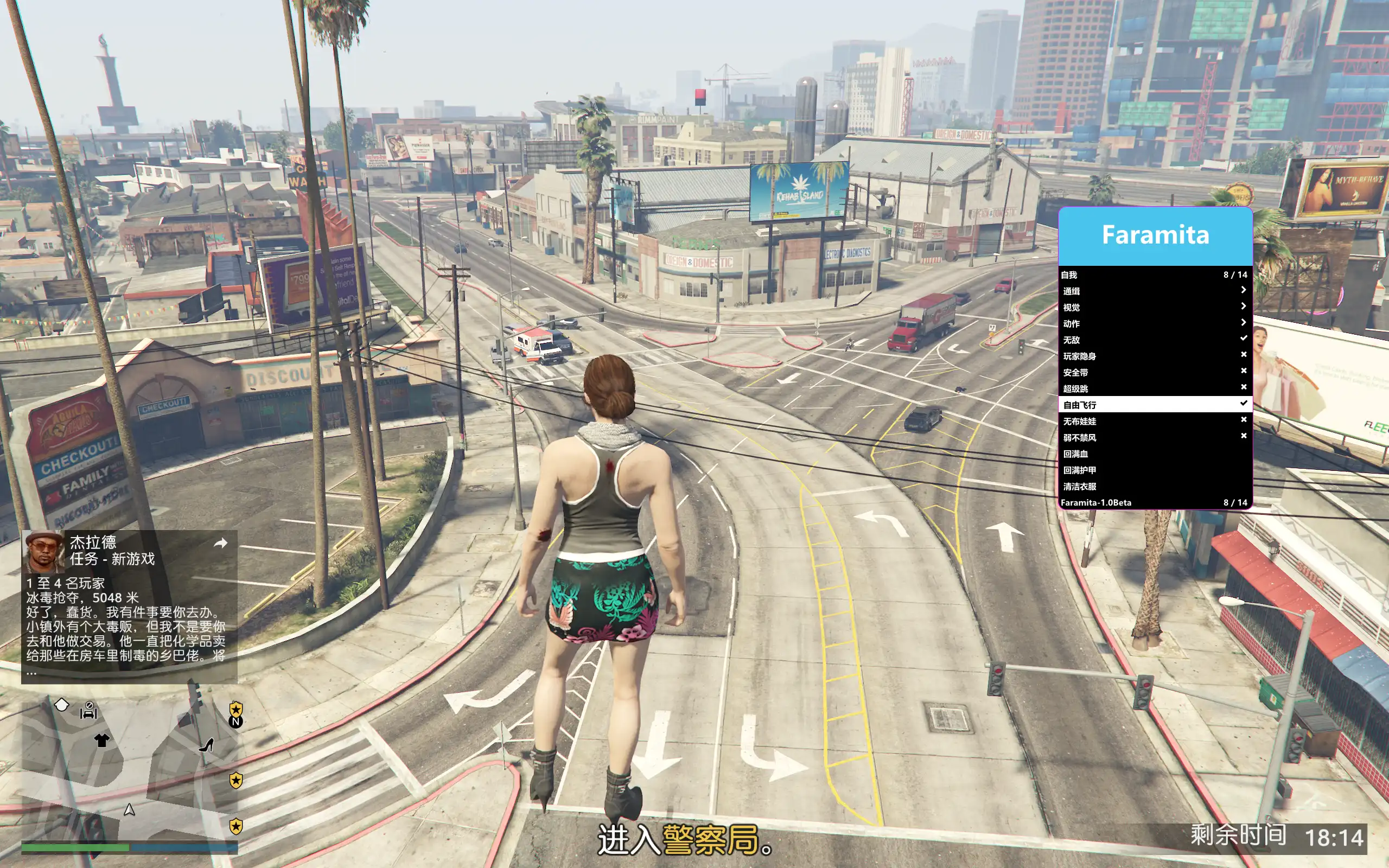Image resolution: width=1389 pixels, height=868 pixels.
Task: Toggle the highlighted 自由飞行 (Free fly) row
Action: tap(1154, 405)
